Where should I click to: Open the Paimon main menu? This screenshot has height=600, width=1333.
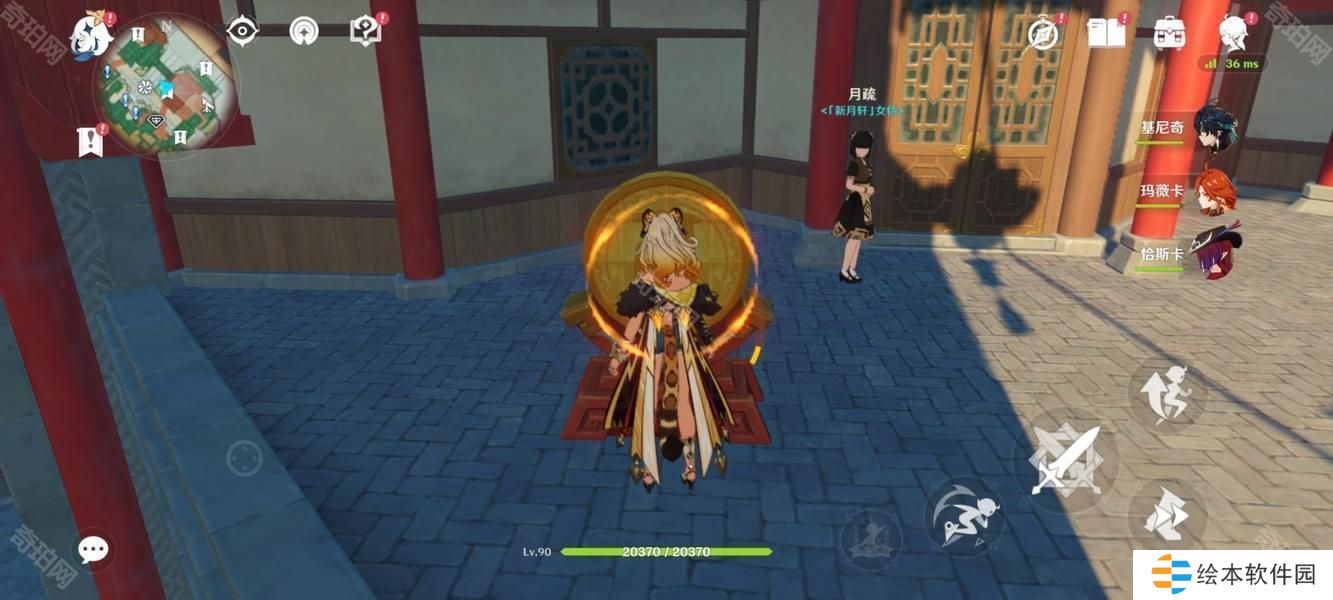90,36
